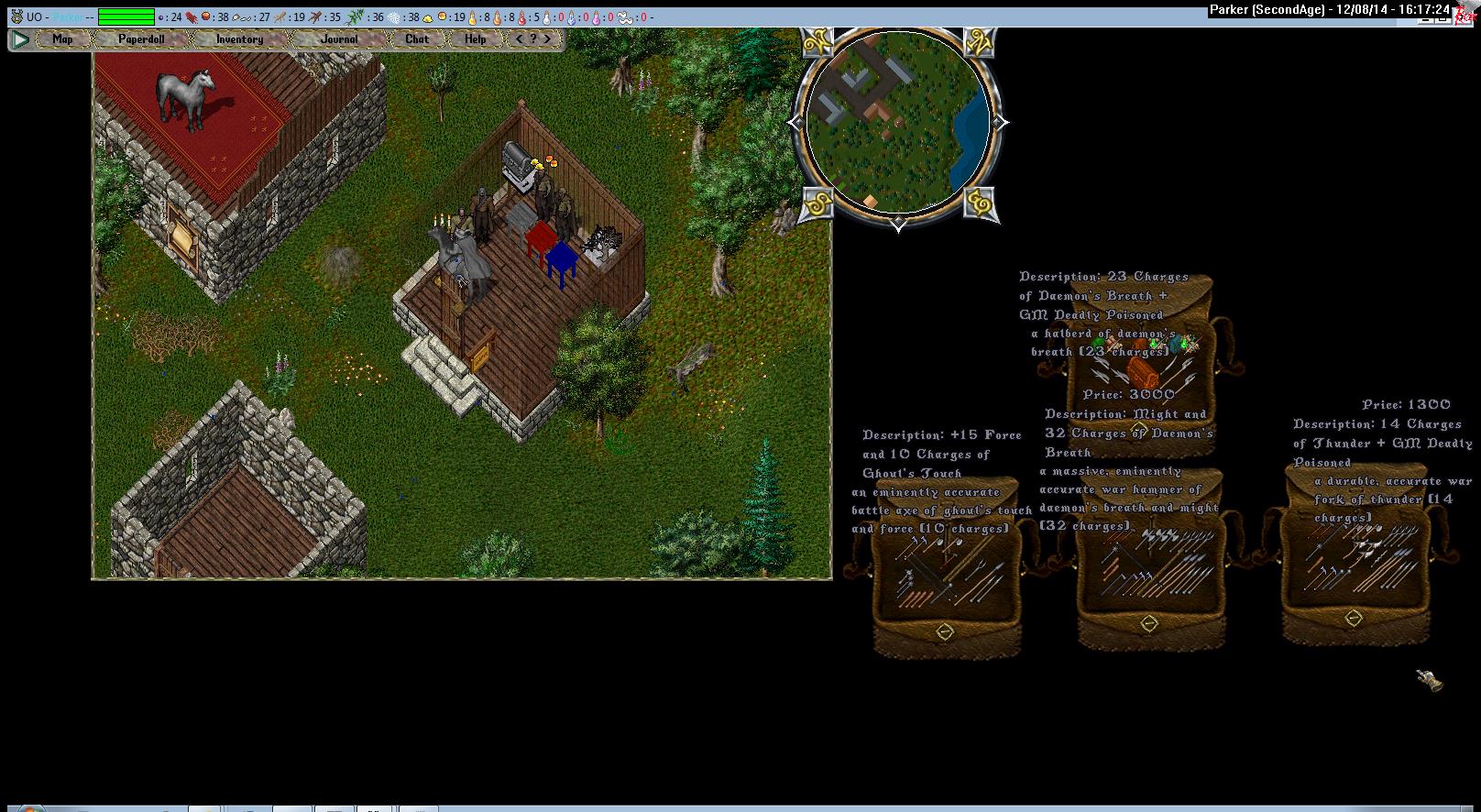1481x812 pixels.
Task: Click the circular radar minimap
Action: [x=897, y=122]
